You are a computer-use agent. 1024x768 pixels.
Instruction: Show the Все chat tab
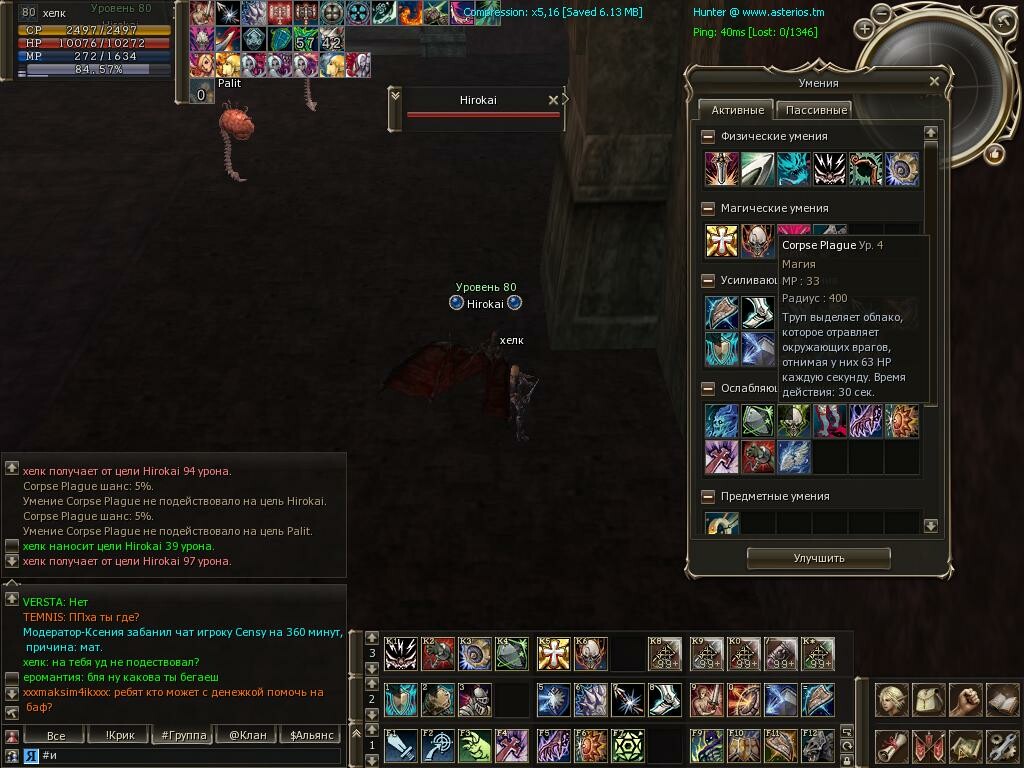pyautogui.click(x=56, y=735)
